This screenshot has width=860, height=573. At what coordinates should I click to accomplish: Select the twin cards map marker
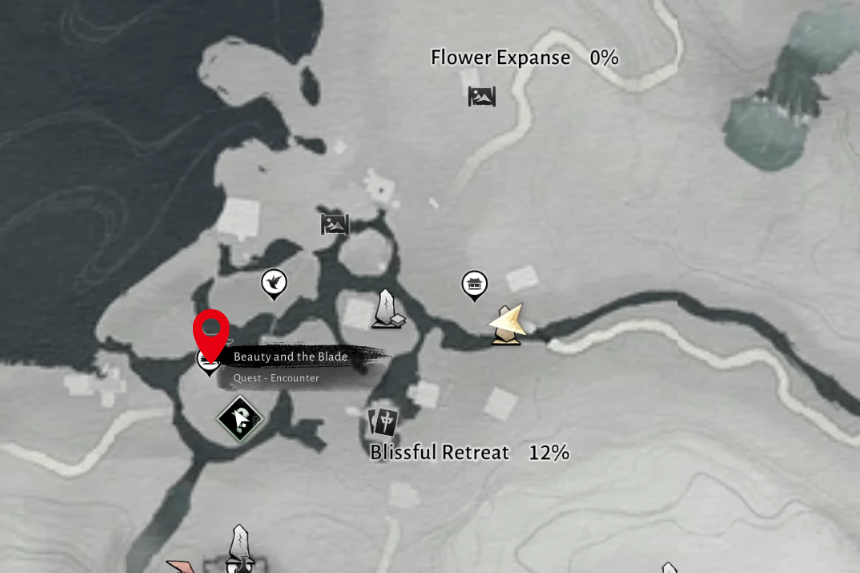tap(383, 421)
